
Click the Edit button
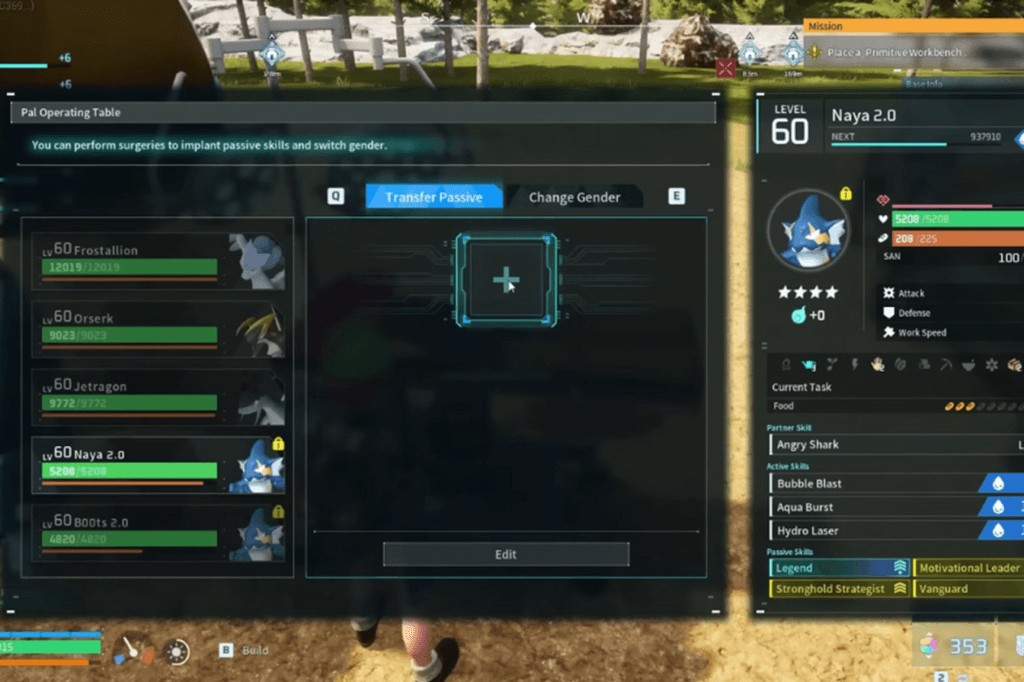tap(506, 554)
